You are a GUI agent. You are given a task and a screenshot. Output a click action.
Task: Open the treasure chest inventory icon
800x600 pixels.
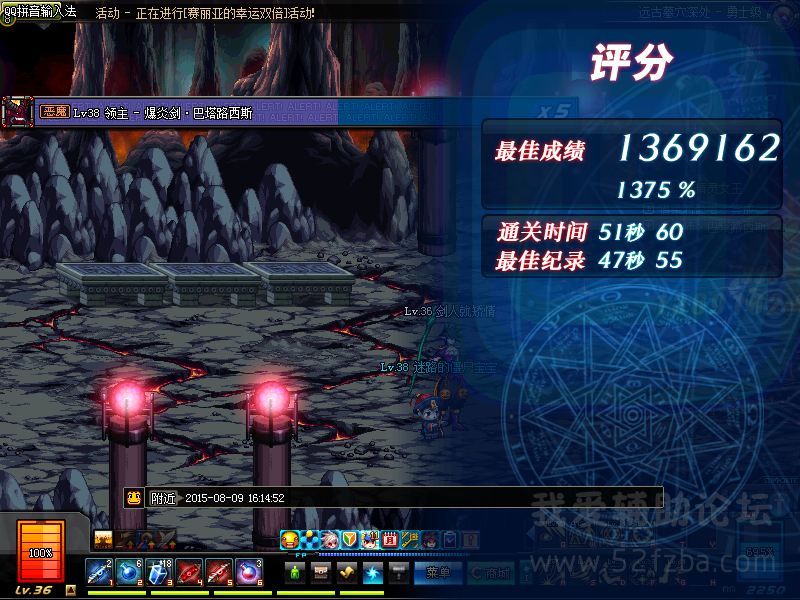pyautogui.click(x=321, y=573)
